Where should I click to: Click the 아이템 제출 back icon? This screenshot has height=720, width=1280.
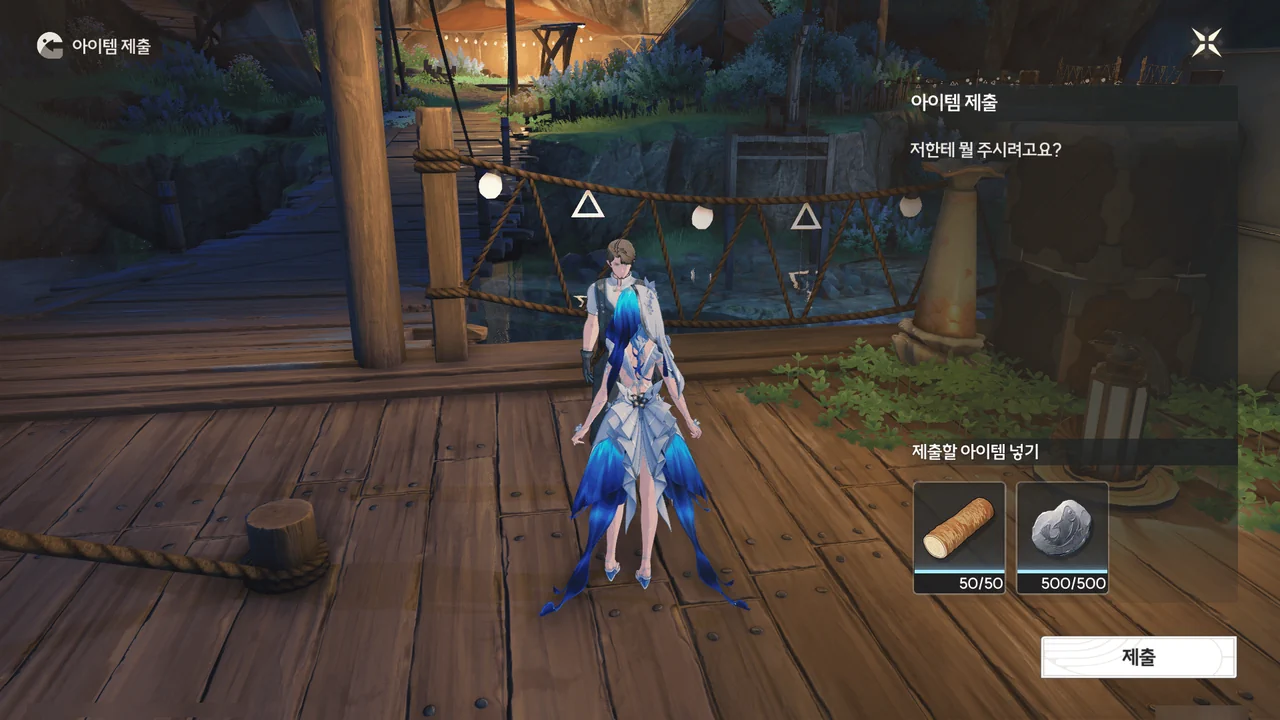point(49,45)
